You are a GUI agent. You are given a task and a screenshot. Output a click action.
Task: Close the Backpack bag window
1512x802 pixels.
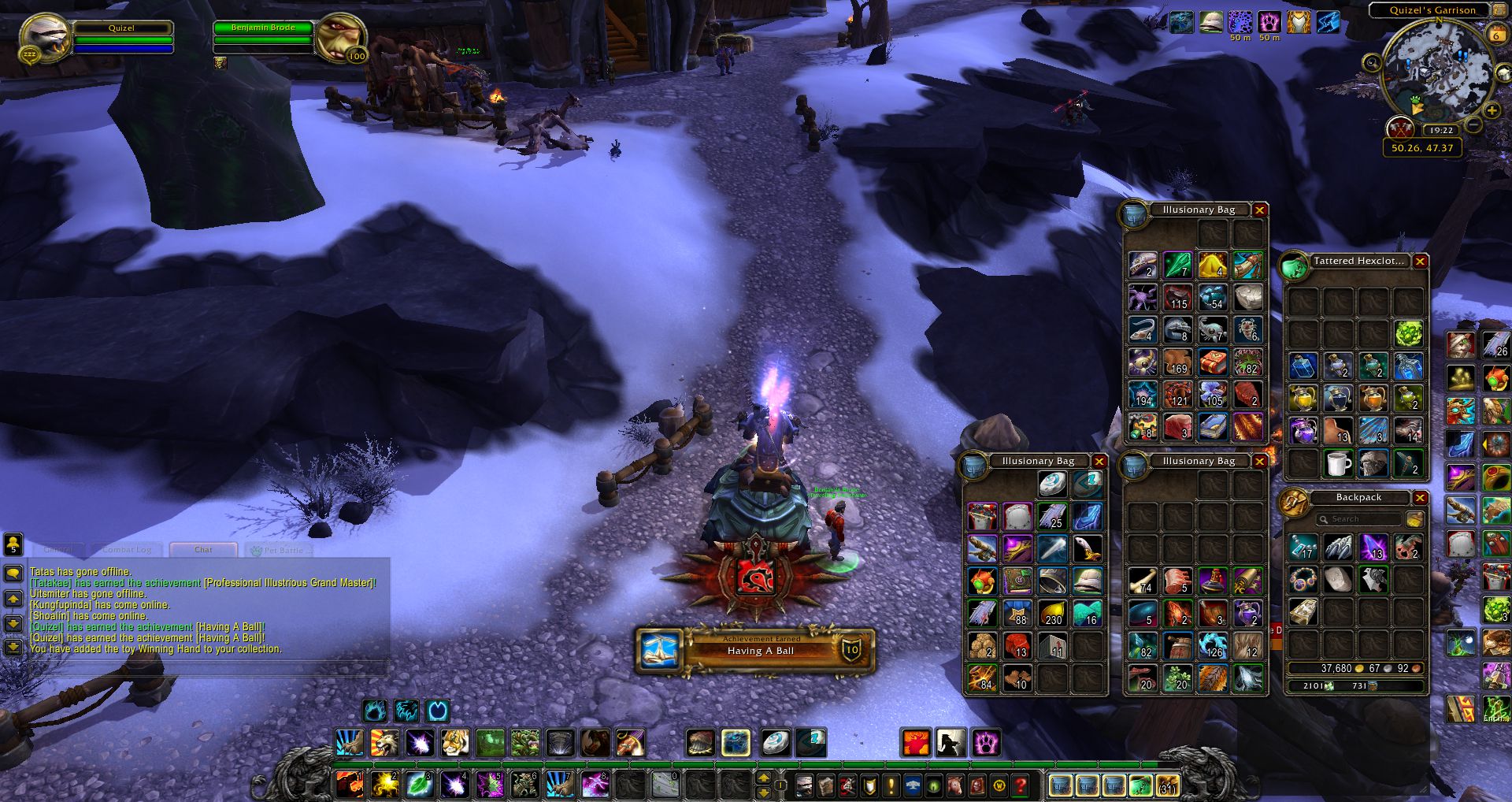pos(1420,498)
